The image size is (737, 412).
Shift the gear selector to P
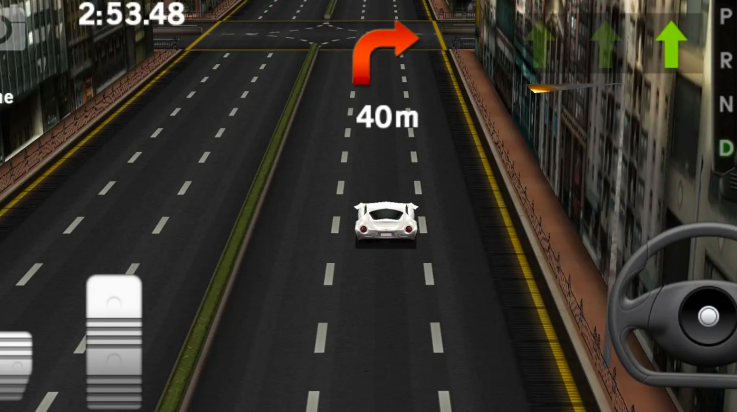click(725, 15)
